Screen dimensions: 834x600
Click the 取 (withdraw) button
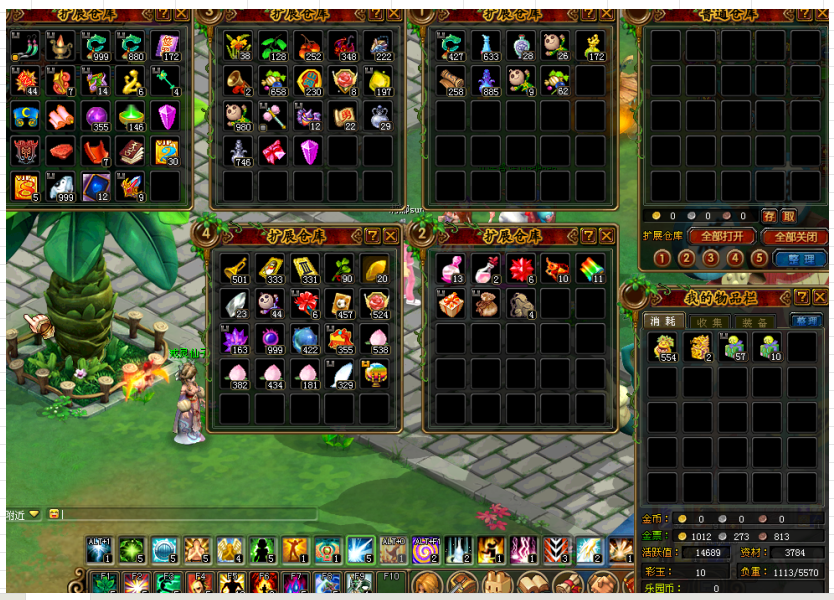[789, 216]
